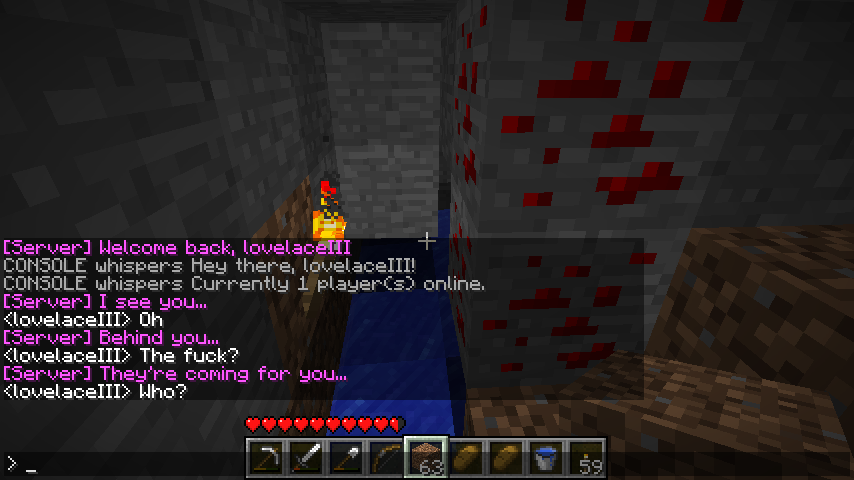Screen dimensions: 854x480
Task: Select the torch stack of 59
Action: click(x=587, y=458)
